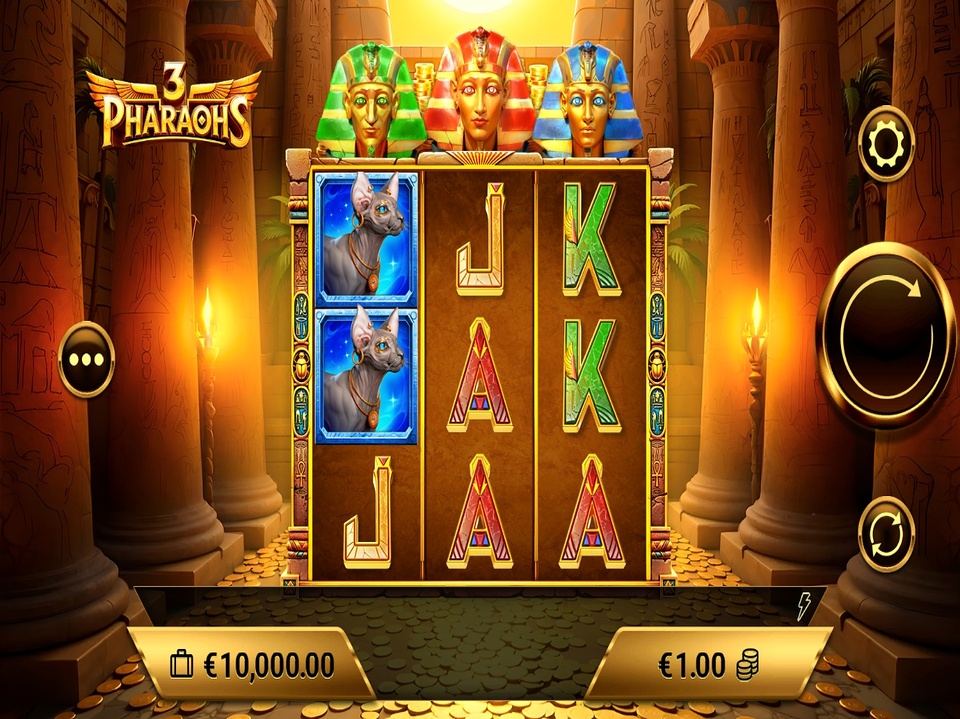
Task: Open the three-dot menu button
Action: [86, 359]
